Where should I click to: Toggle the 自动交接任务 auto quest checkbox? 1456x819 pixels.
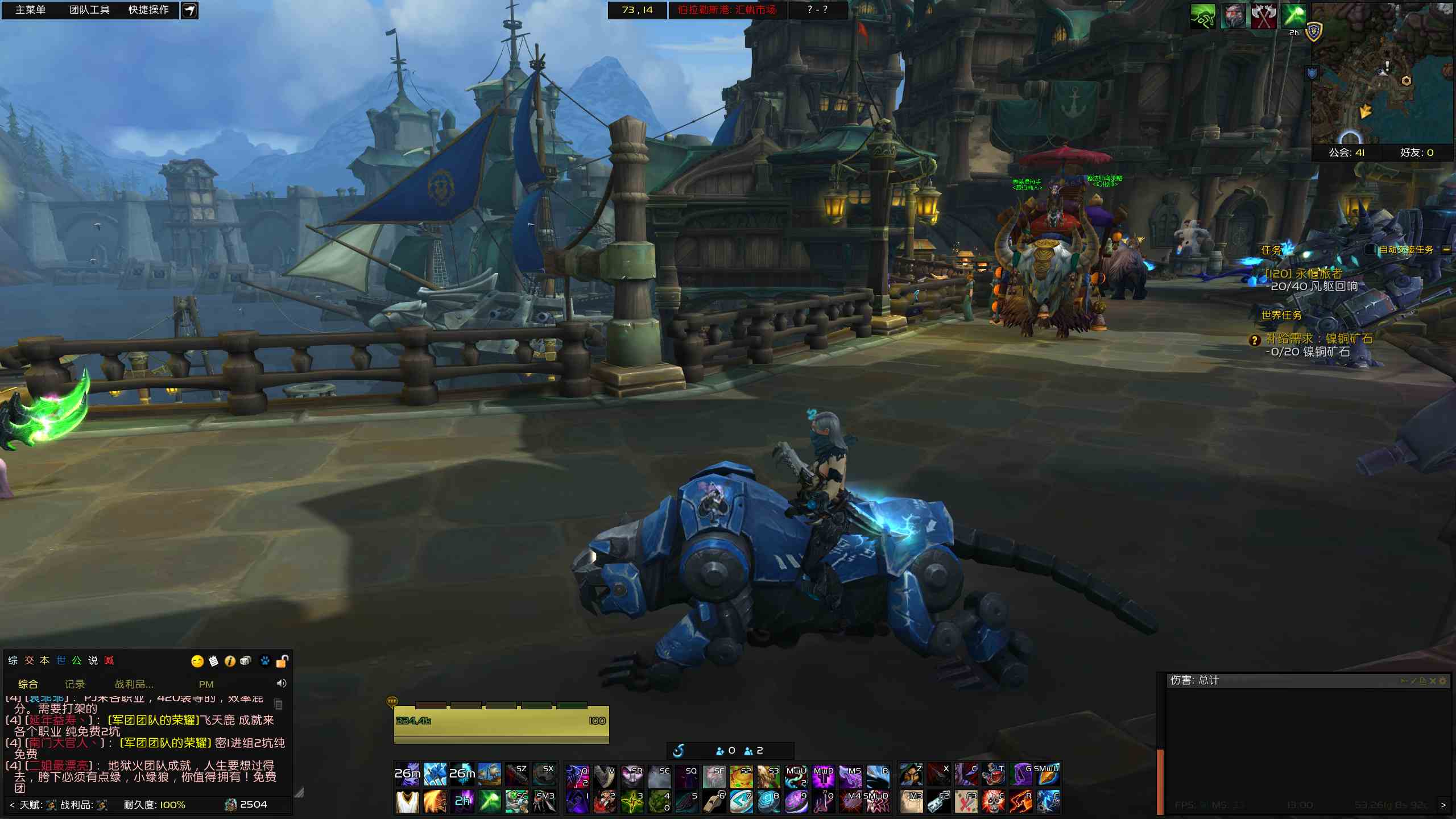click(x=1371, y=250)
